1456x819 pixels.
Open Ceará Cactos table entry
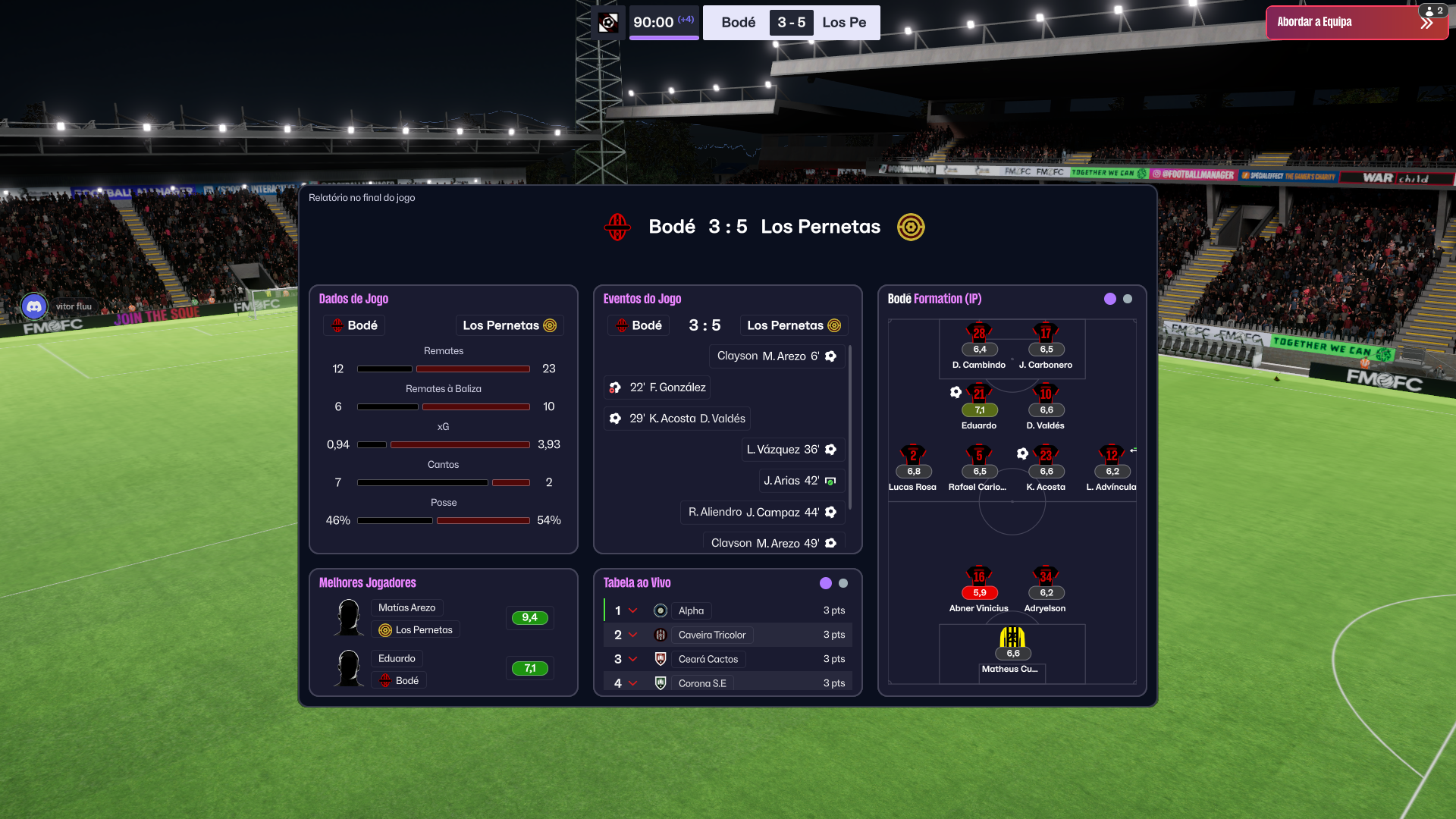click(708, 659)
